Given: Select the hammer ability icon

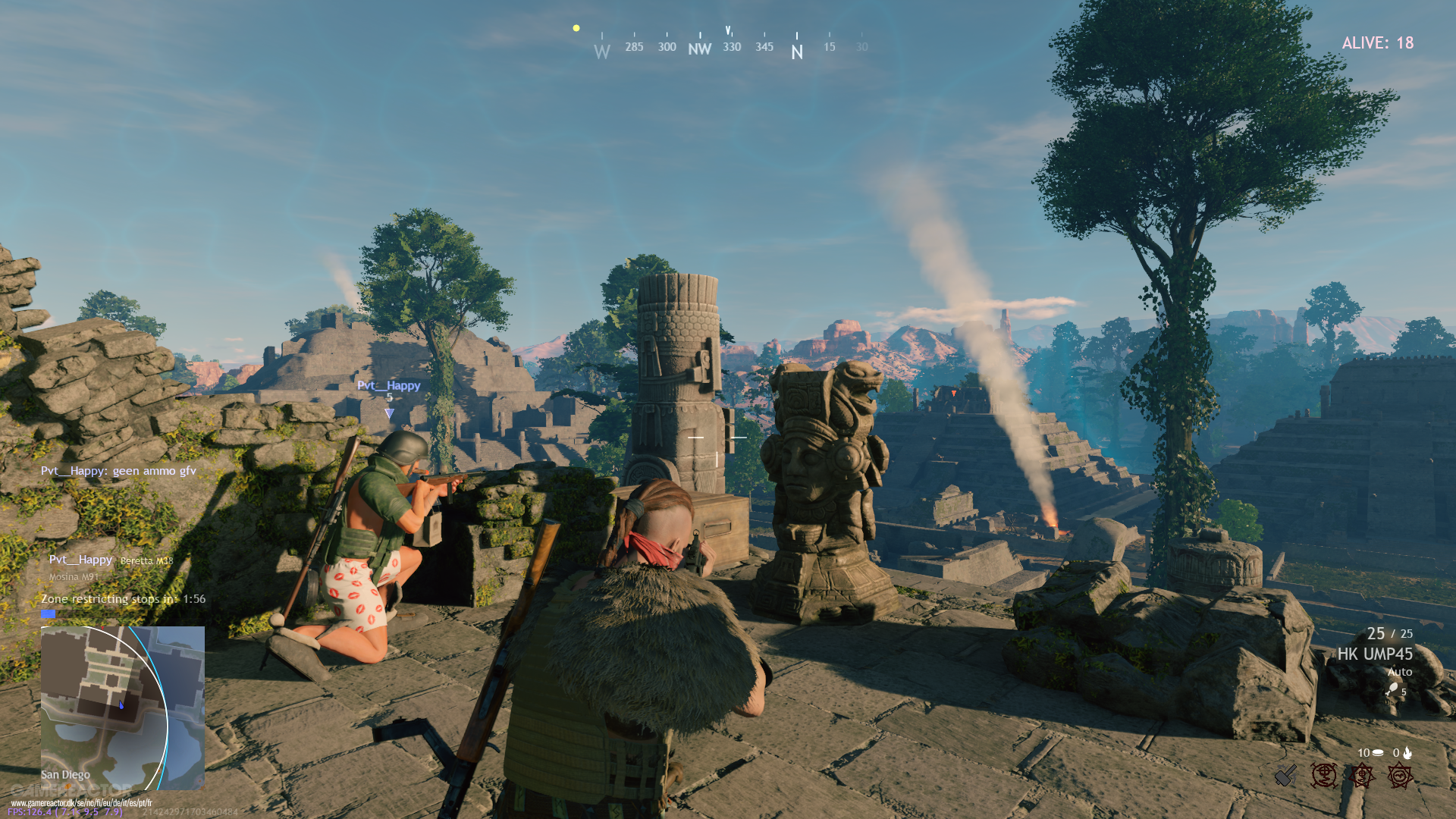Looking at the screenshot, I should (x=1285, y=775).
